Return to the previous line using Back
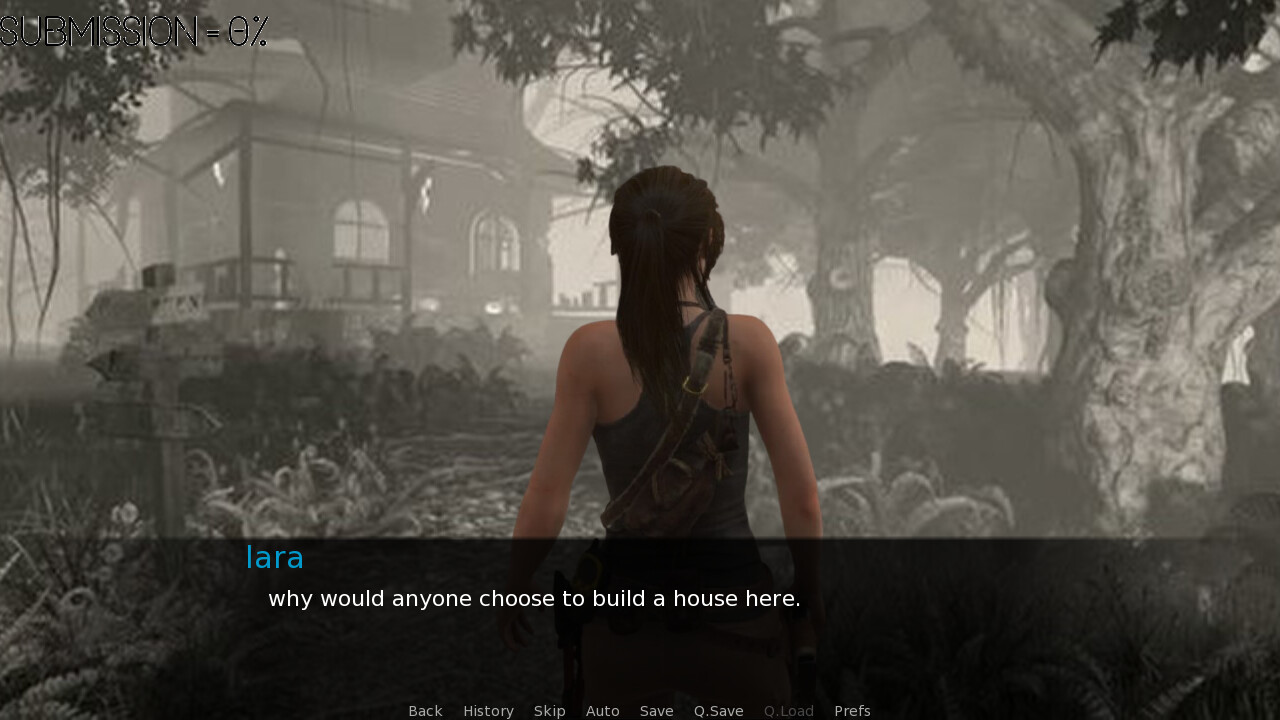 pos(425,710)
